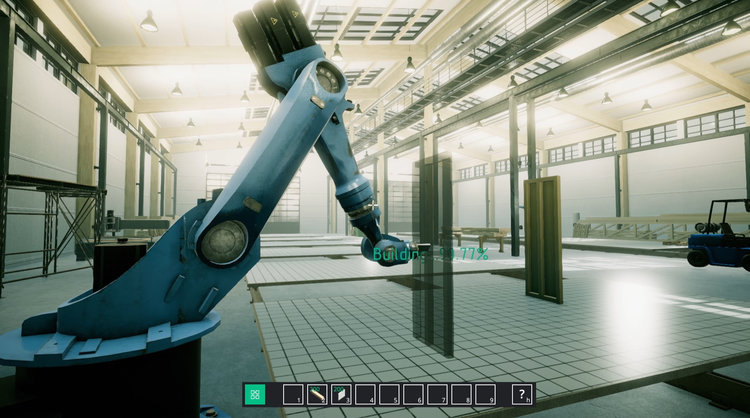Select the wooden plank hotbar slot
The image size is (750, 418).
coord(316,394)
